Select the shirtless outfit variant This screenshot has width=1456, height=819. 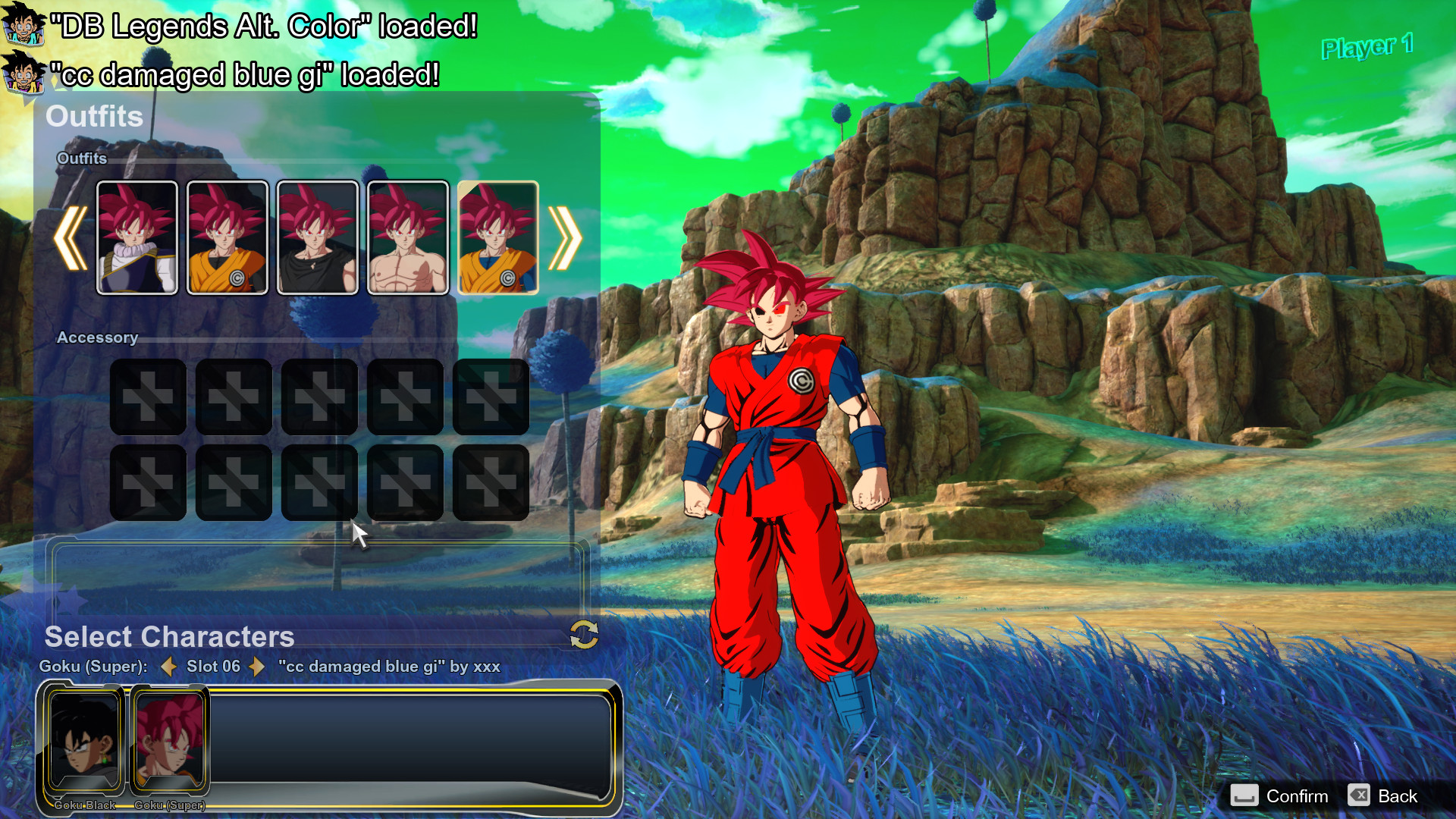(407, 237)
